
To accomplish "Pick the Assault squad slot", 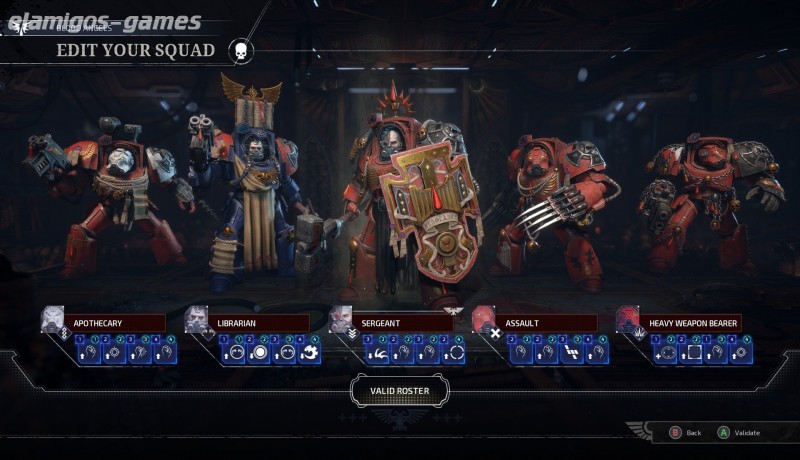I will (548, 323).
